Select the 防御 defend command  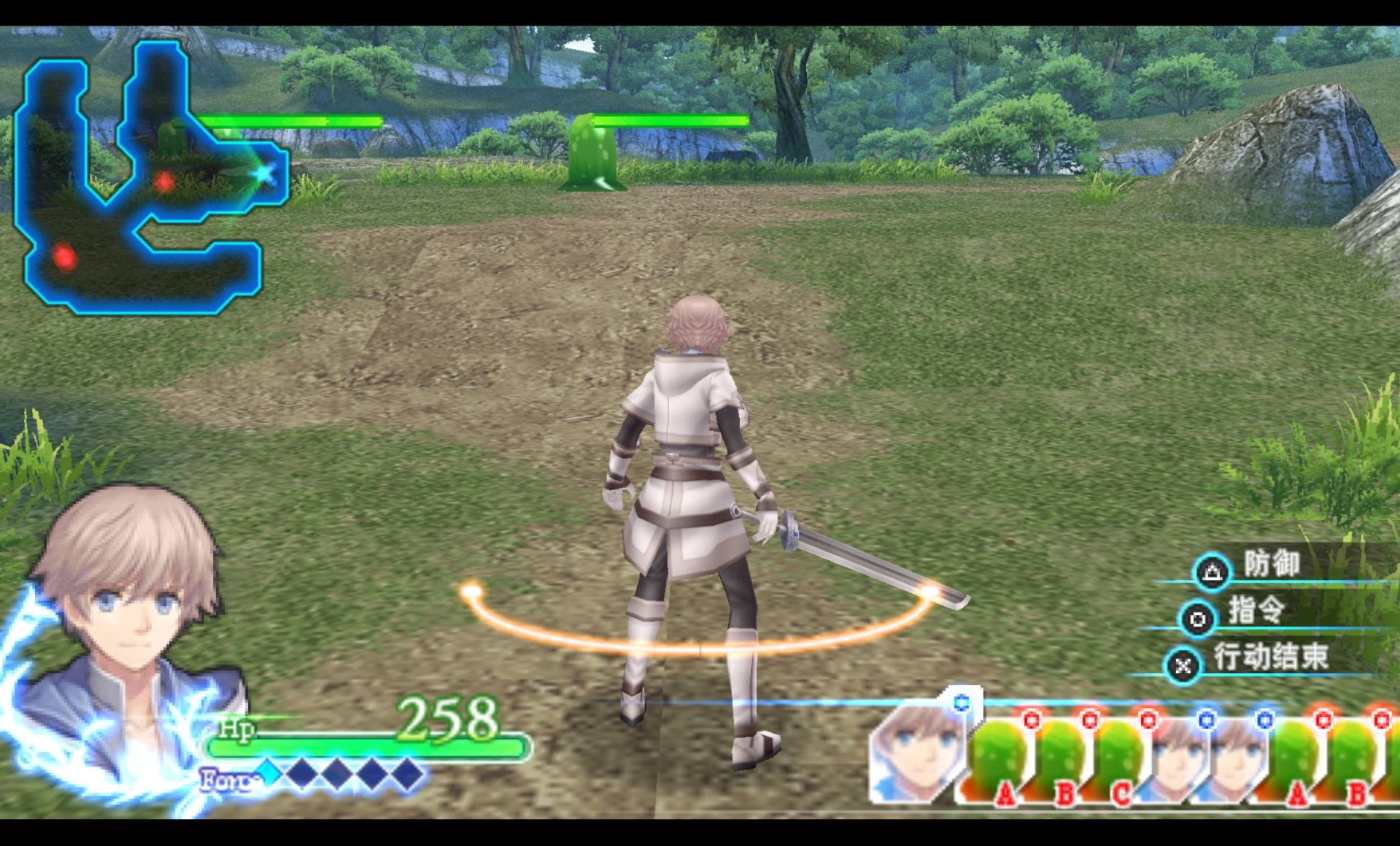pyautogui.click(x=1270, y=565)
